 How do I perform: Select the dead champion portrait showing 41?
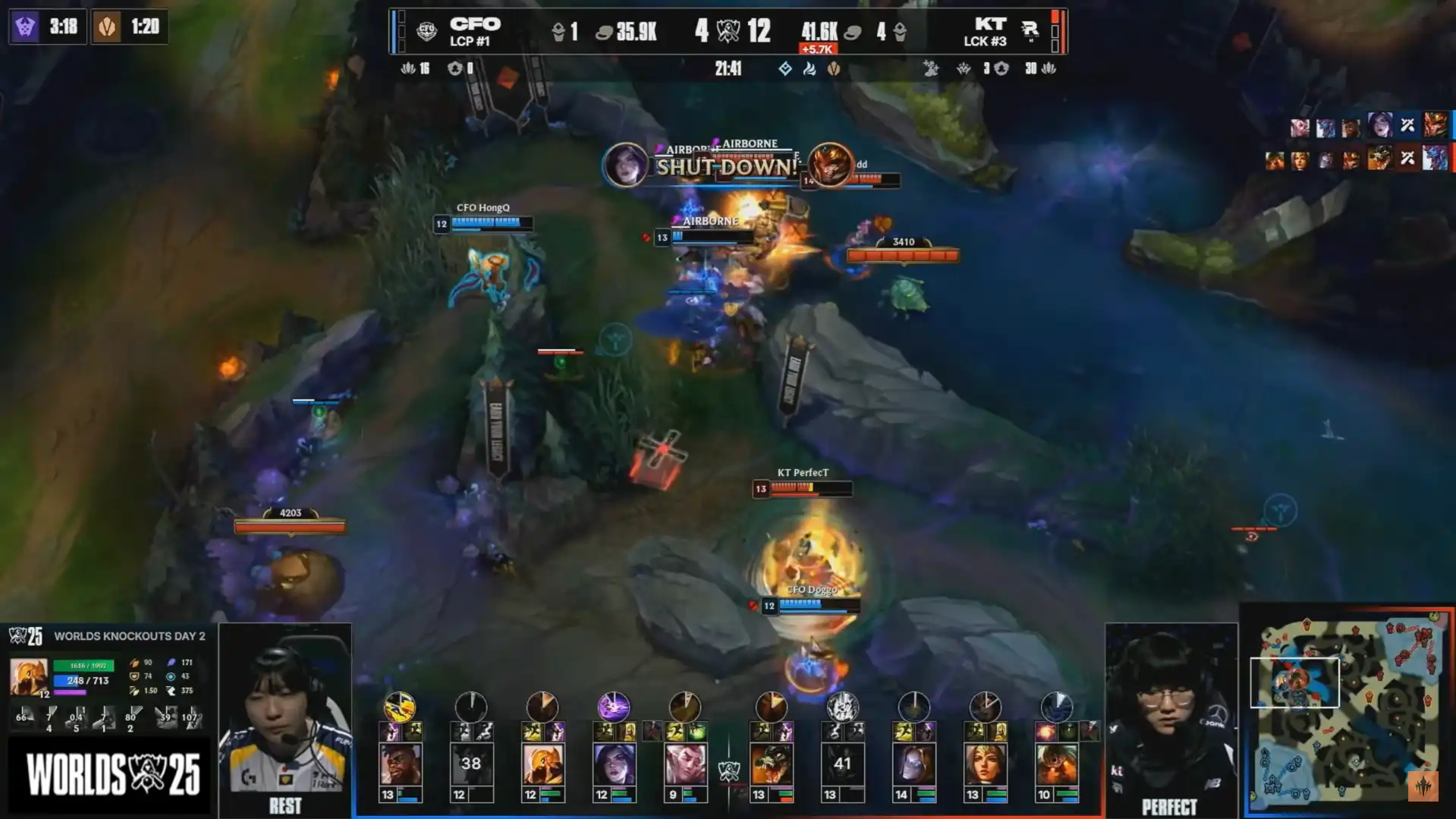842,764
